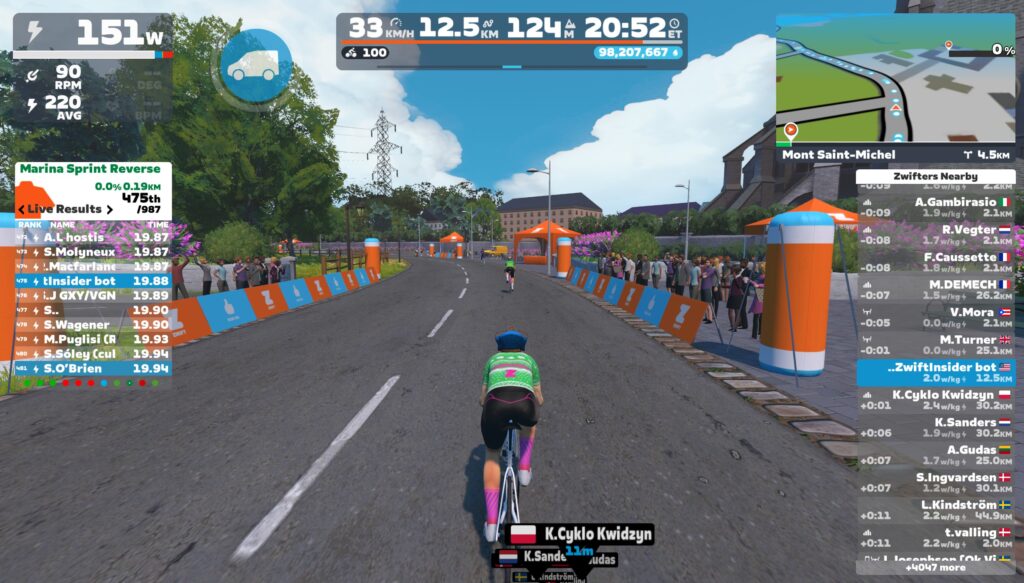Image resolution: width=1024 pixels, height=583 pixels.
Task: Choose F.Caussette from the Zwifters Nearby list
Action: [935, 262]
